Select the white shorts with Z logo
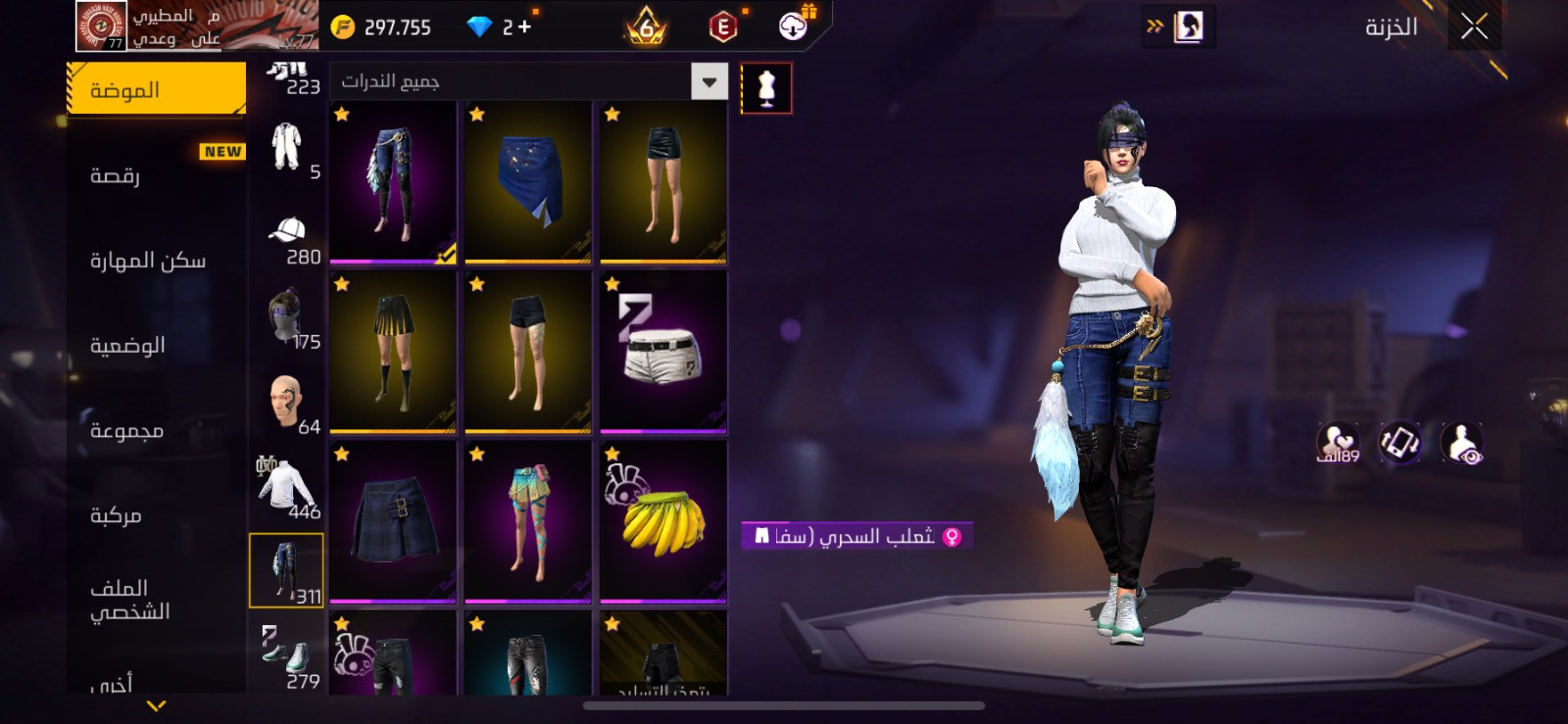 663,352
